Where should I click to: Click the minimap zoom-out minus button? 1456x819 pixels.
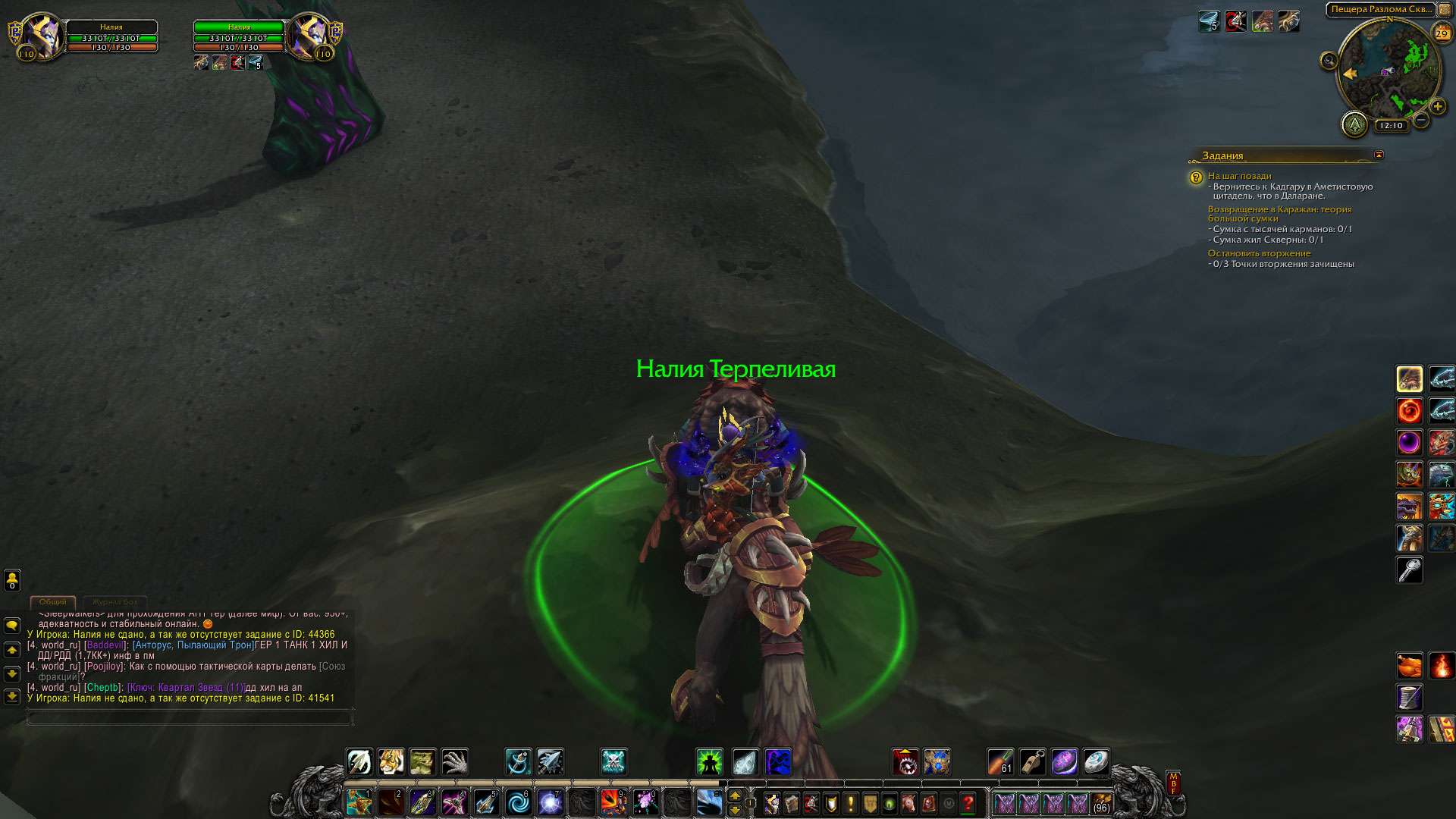click(1421, 120)
